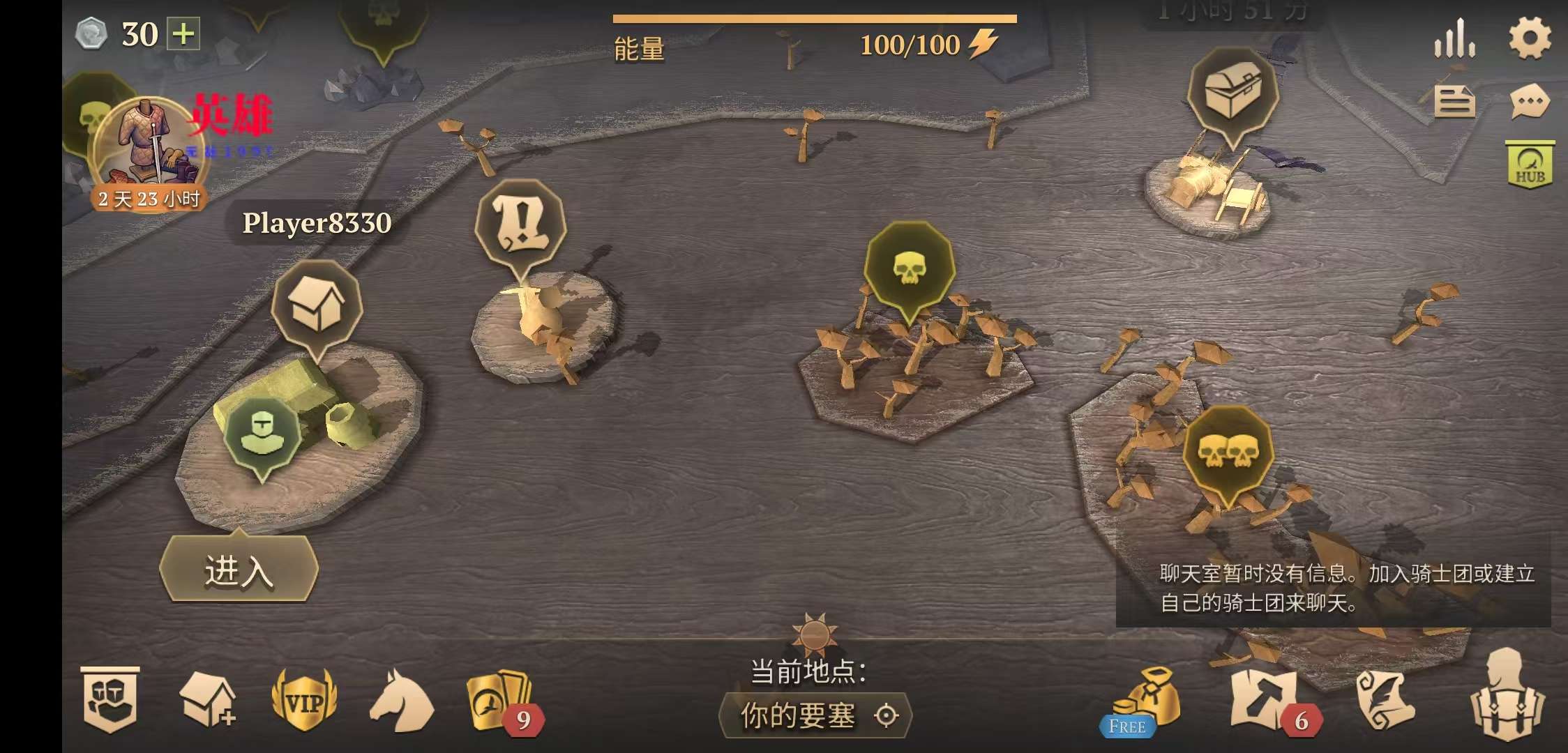Choose the double skull battle marker

click(x=1228, y=452)
